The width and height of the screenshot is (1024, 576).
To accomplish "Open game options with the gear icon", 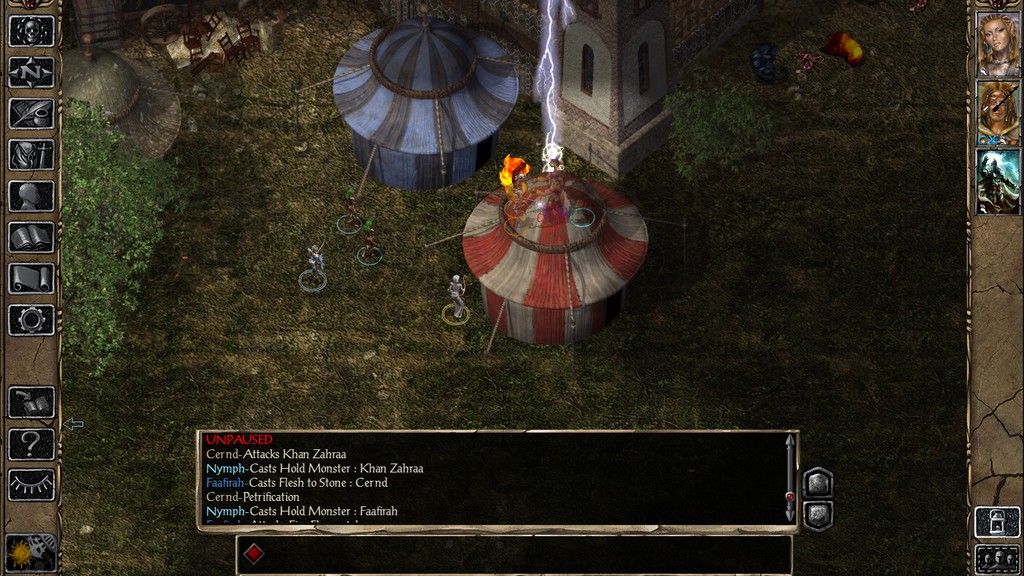I will (31, 320).
